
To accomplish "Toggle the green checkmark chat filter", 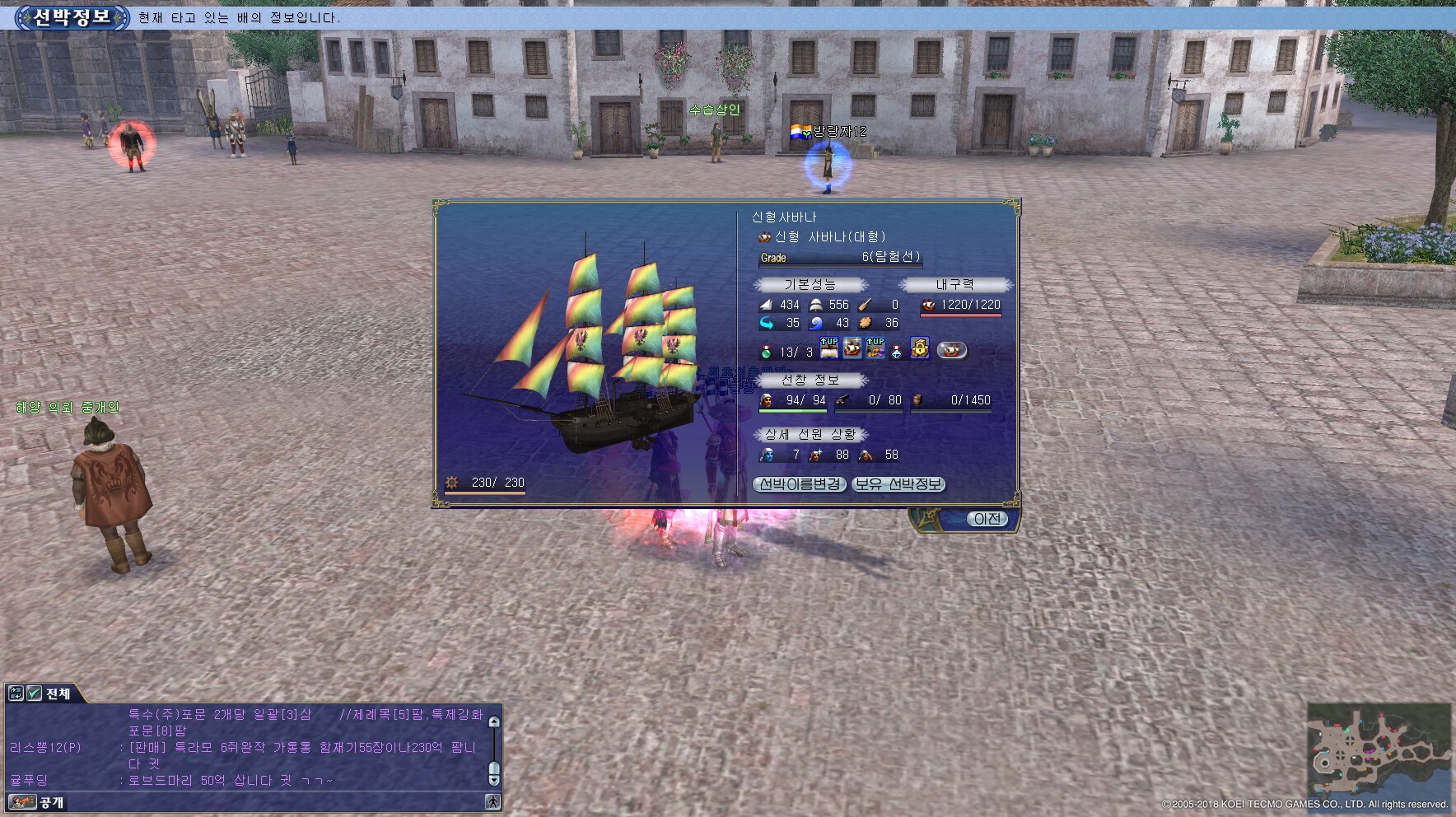I will click(34, 693).
